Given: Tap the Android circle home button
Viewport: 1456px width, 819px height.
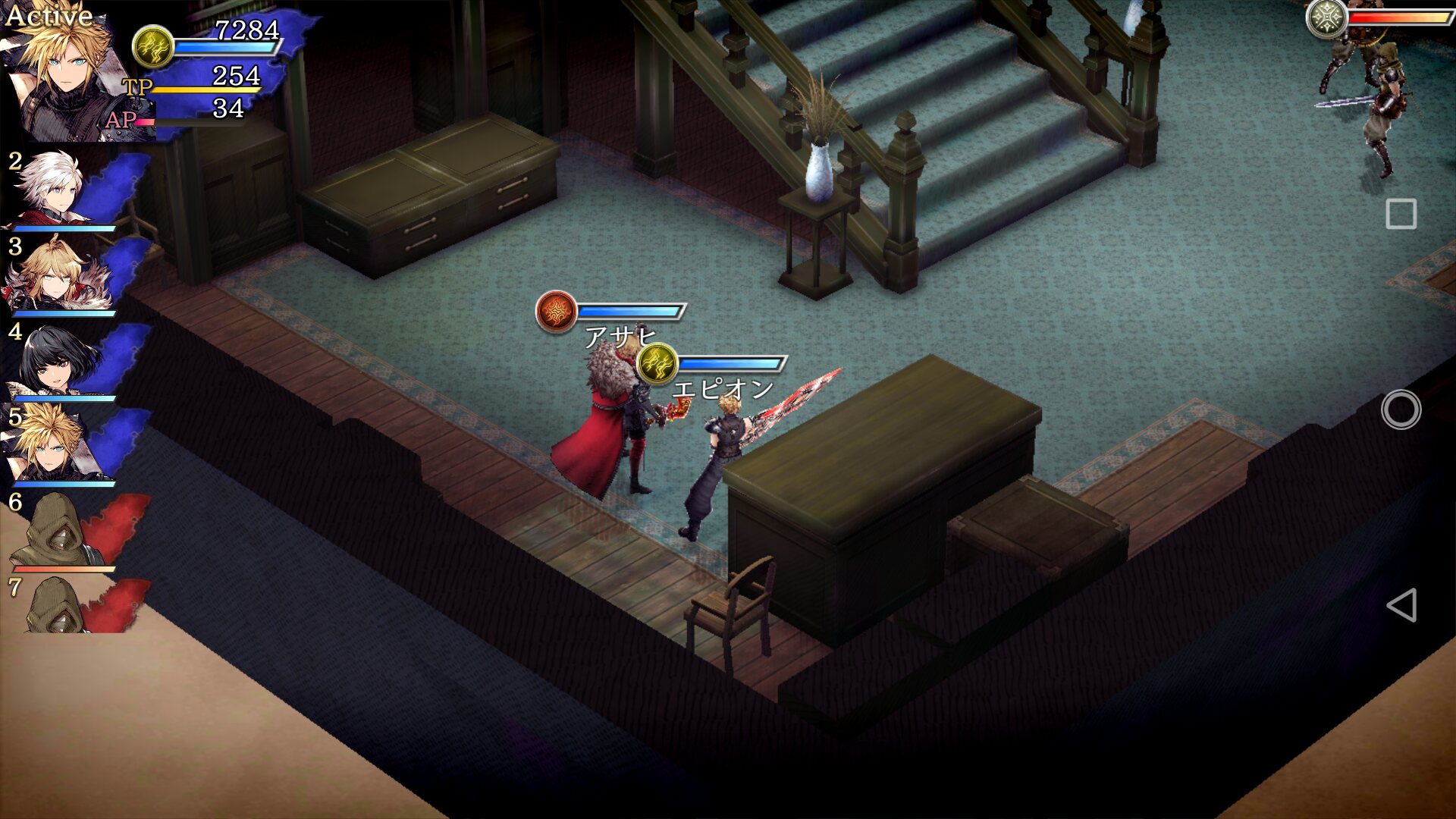Looking at the screenshot, I should click(x=1401, y=409).
